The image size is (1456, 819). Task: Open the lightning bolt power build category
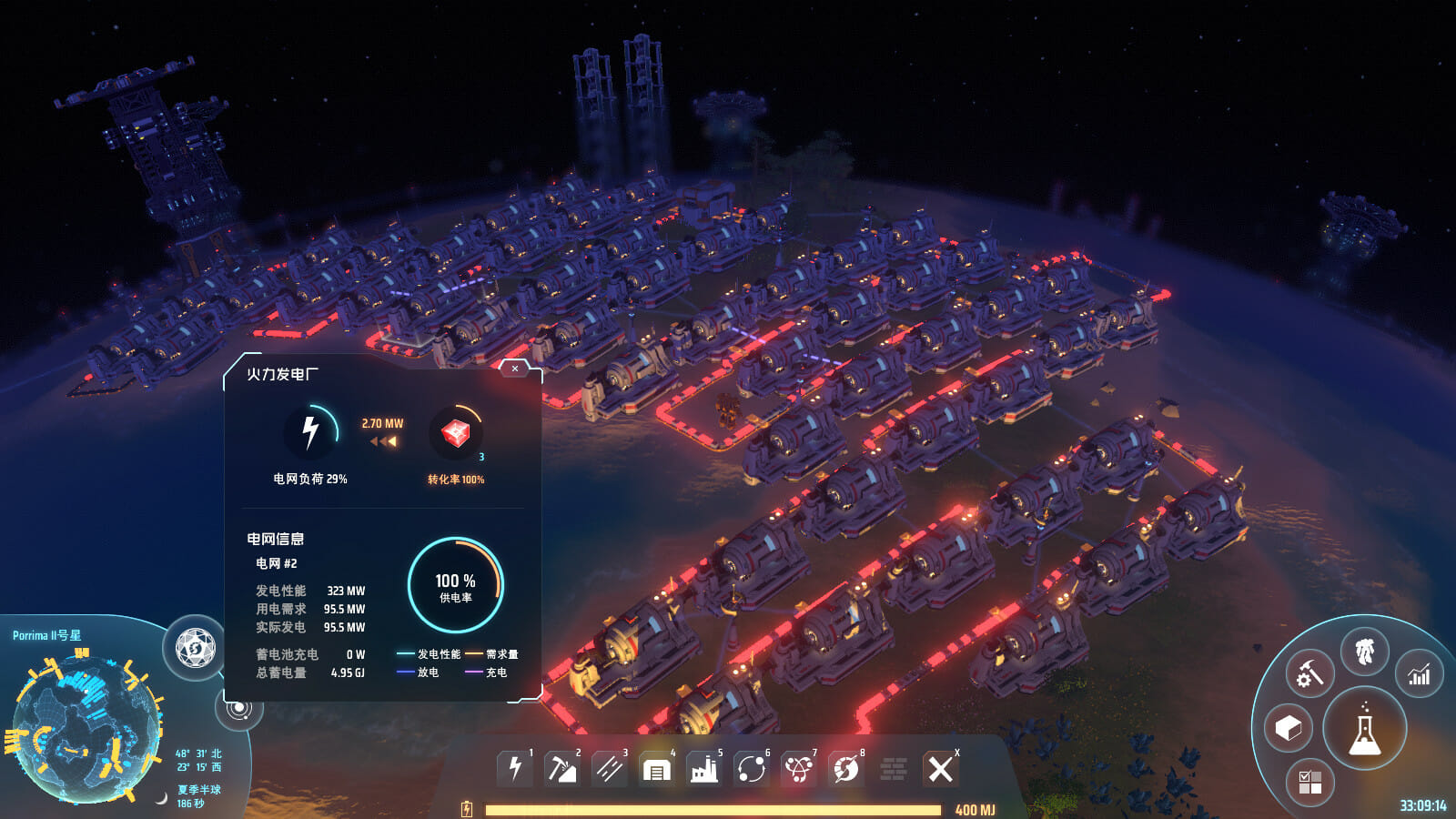[514, 768]
